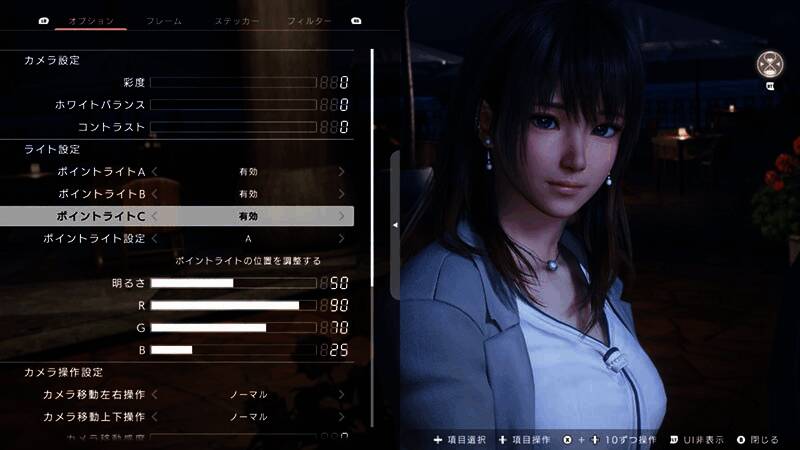
Task: Click right arrow on ポイントライトB
Action: 342,194
